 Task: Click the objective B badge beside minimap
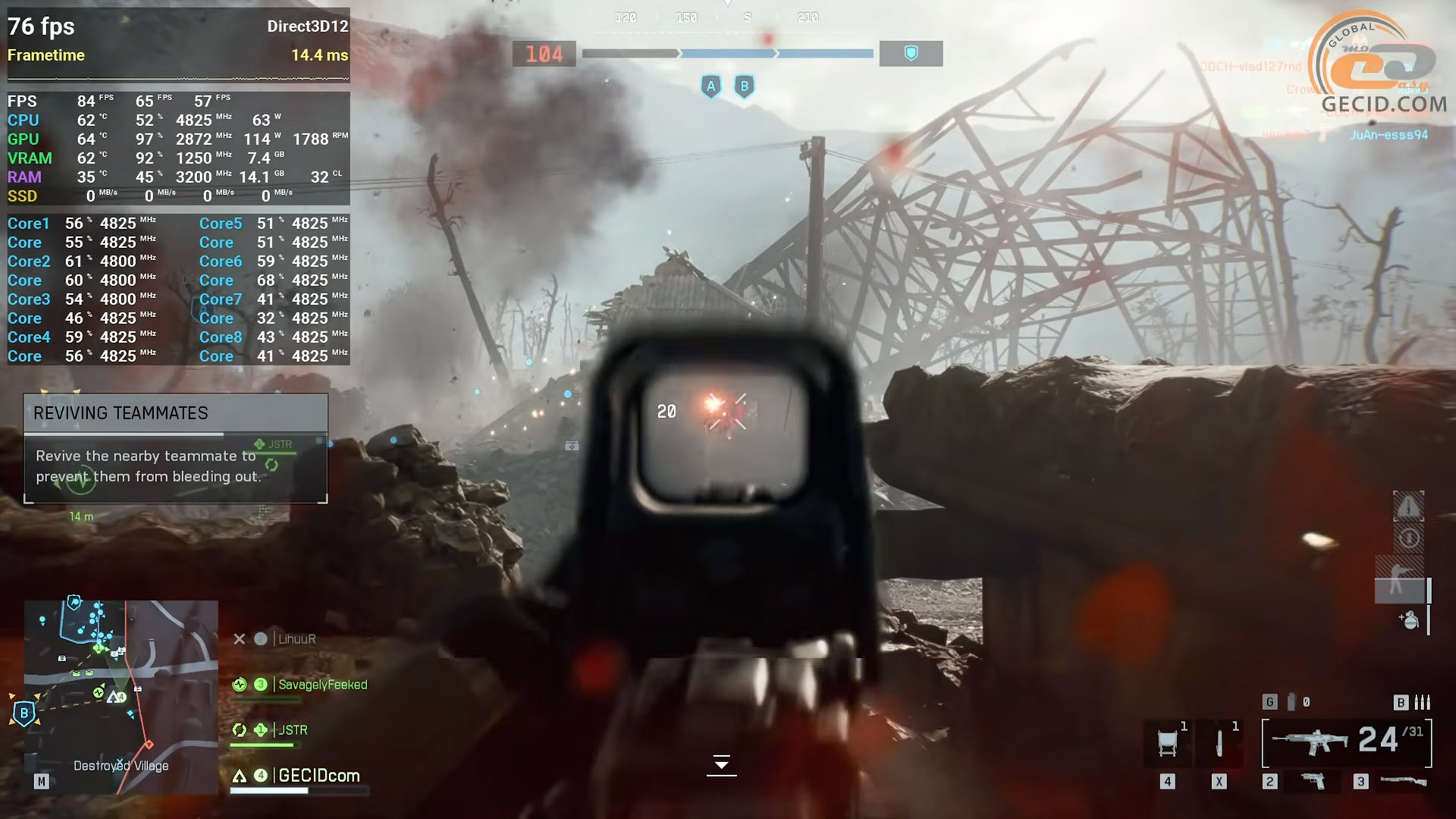coord(24,714)
